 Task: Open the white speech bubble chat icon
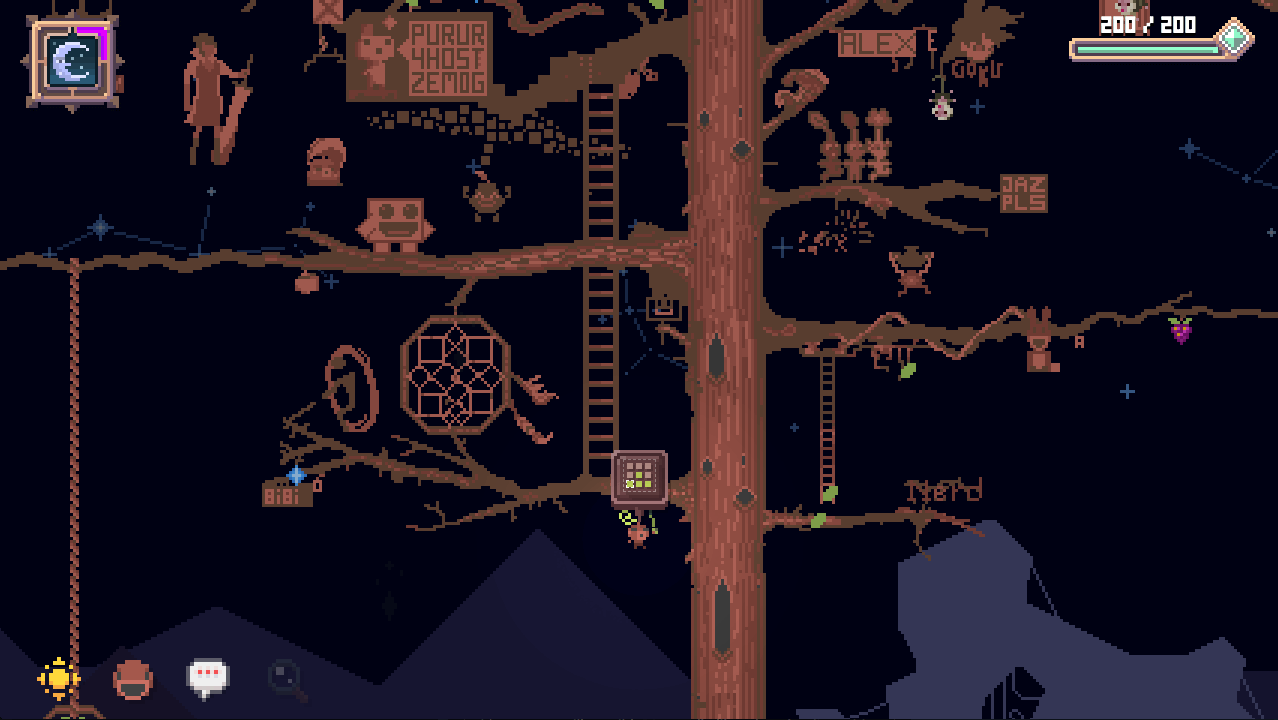(208, 677)
